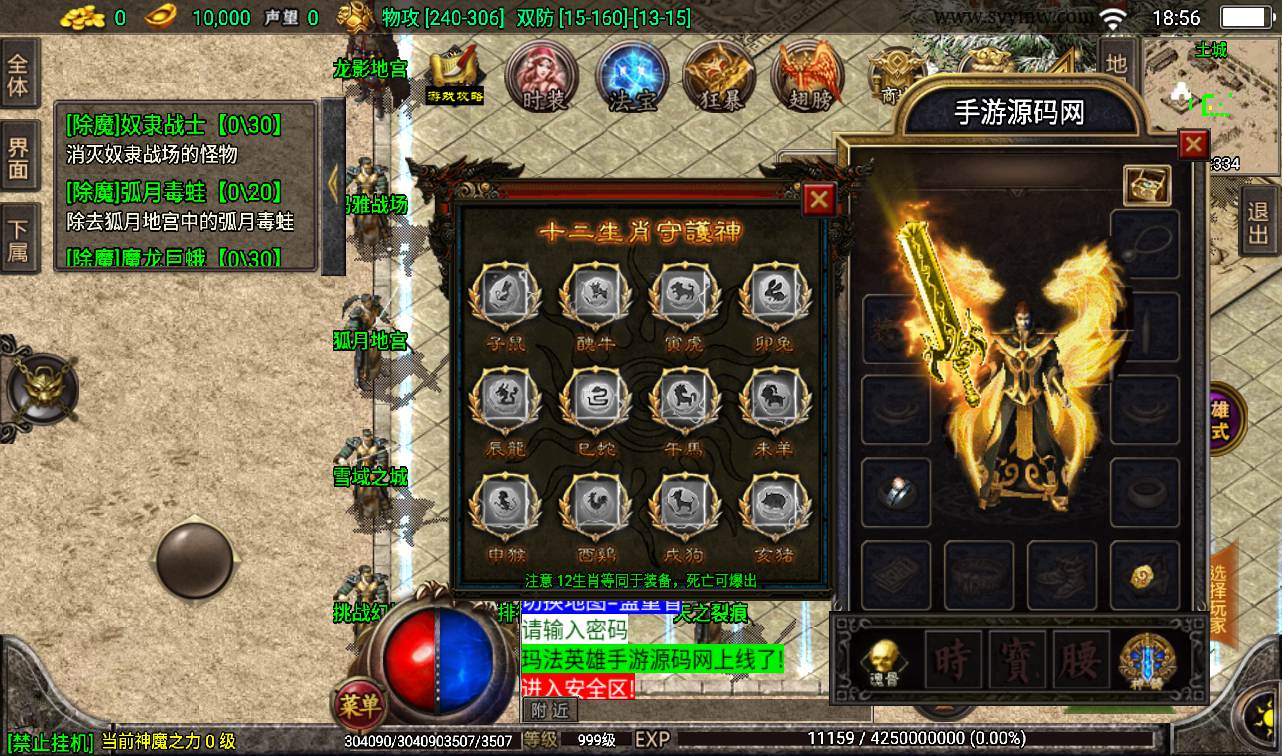1282x756 pixels.
Task: Open the 游戏攻略 game guide
Action: (456, 75)
